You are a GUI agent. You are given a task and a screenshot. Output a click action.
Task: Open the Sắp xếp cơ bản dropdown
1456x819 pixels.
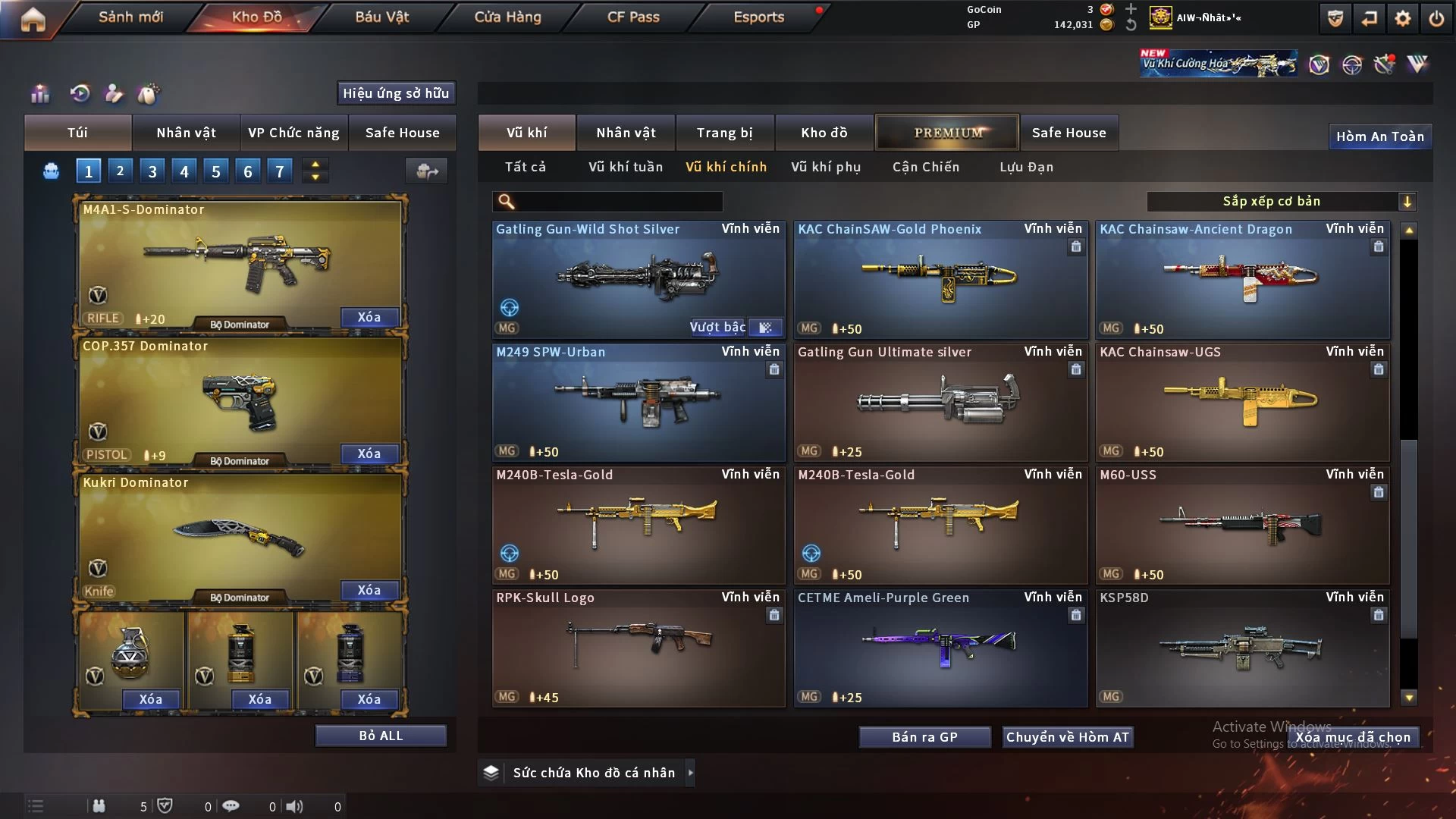click(x=1281, y=201)
